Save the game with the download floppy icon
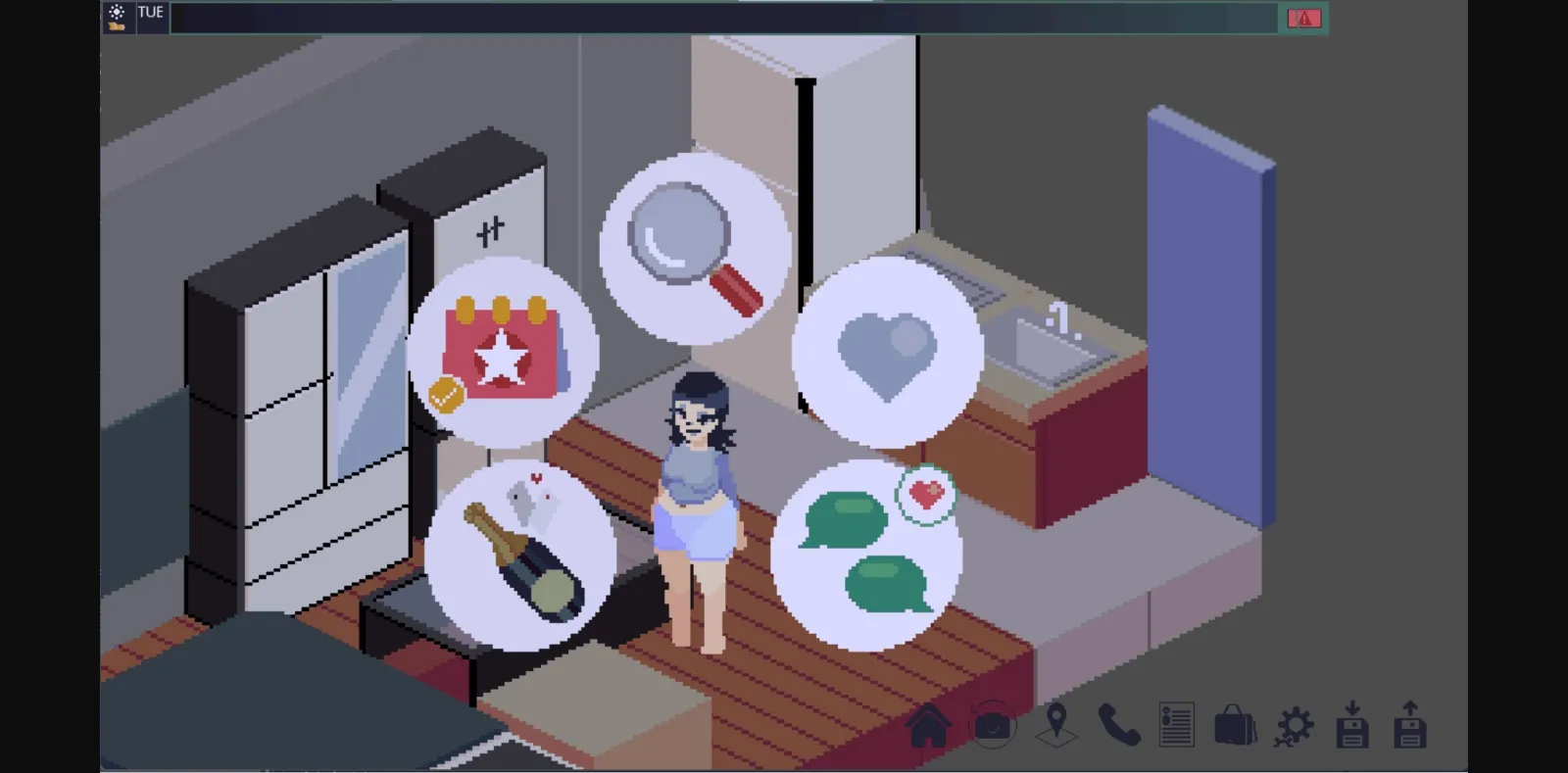1568x773 pixels. click(x=1353, y=727)
